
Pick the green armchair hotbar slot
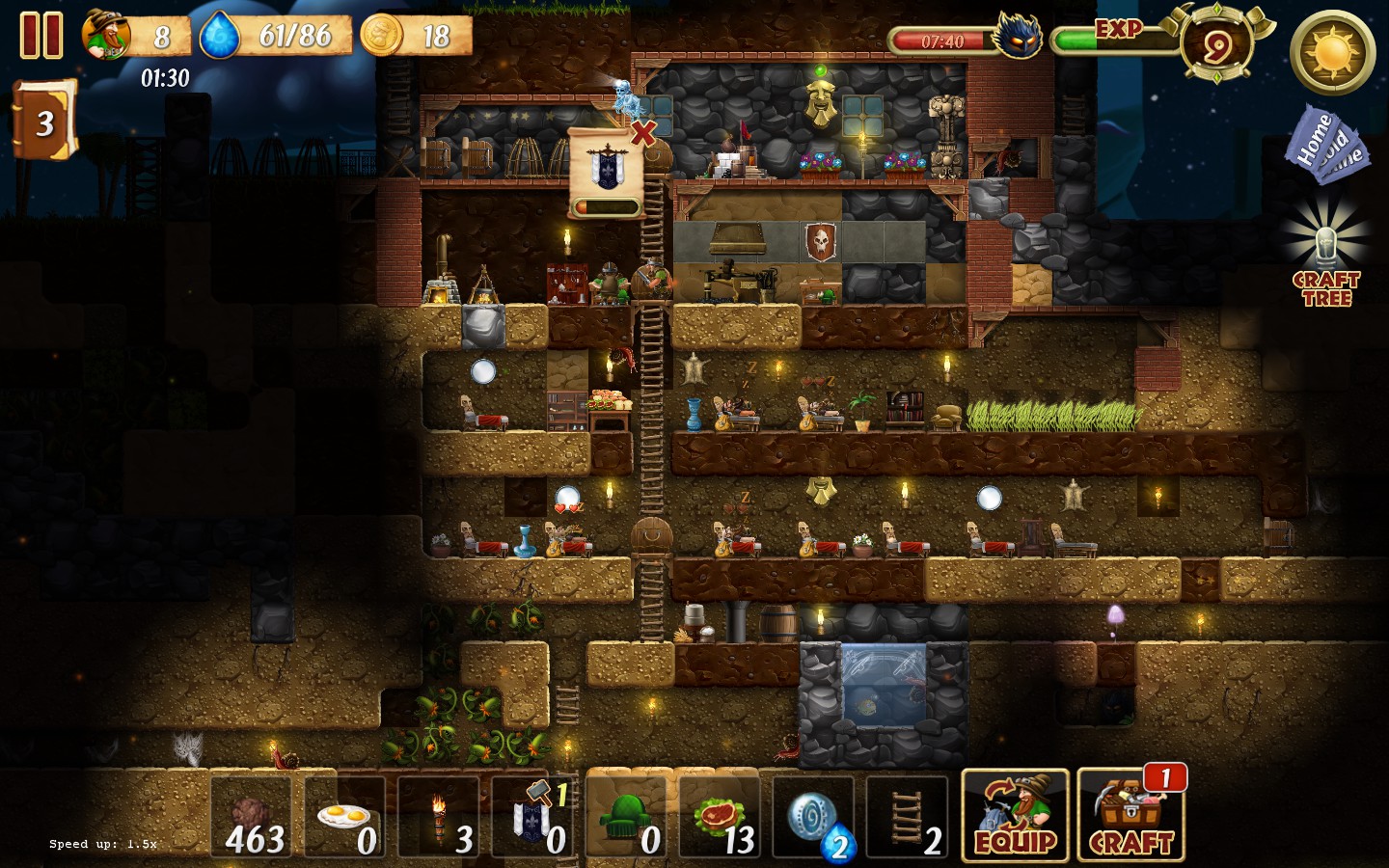pyautogui.click(x=627, y=818)
